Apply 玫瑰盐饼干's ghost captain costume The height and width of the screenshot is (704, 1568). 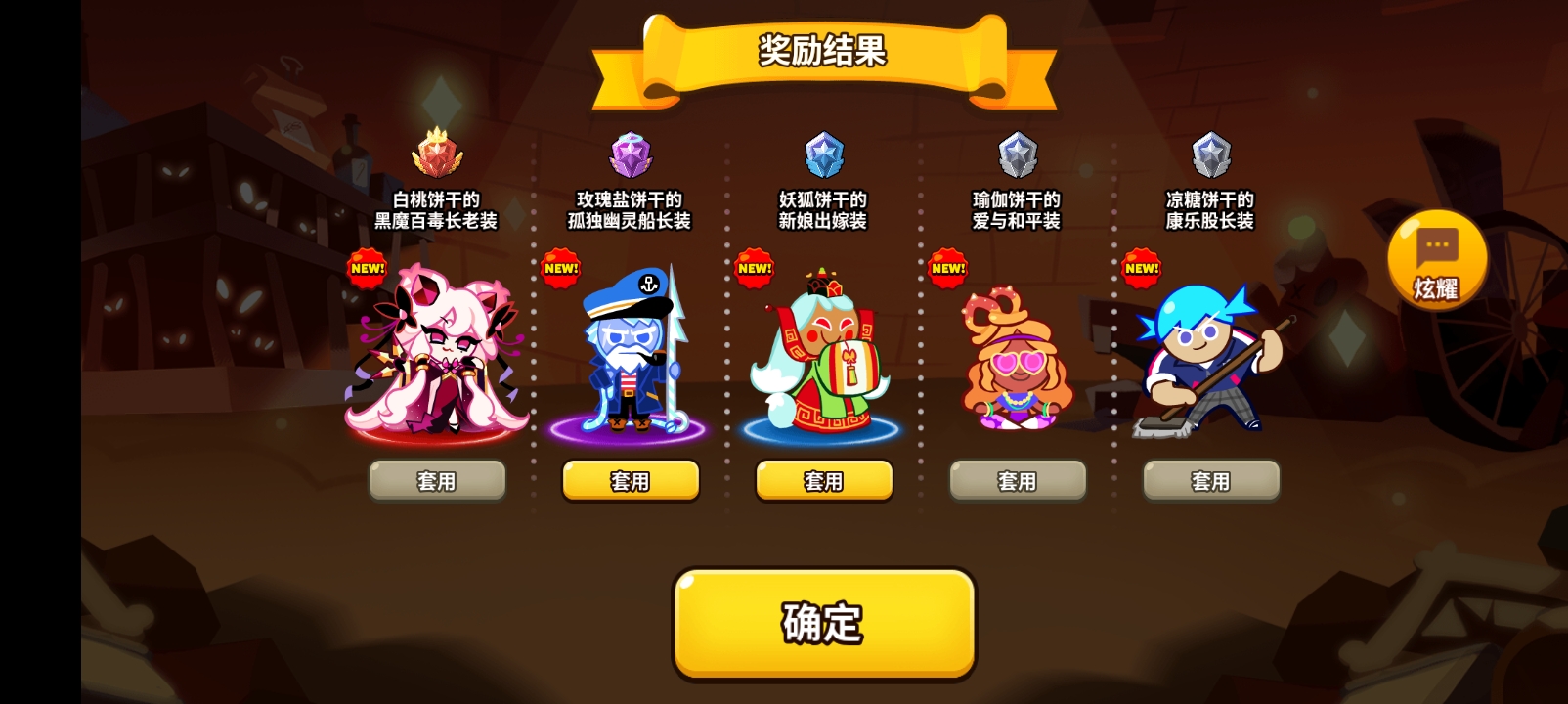[630, 480]
